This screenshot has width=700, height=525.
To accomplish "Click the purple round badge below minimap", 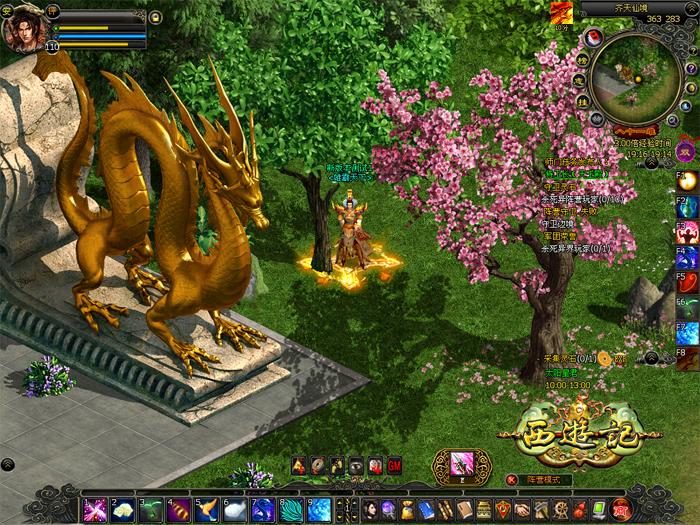I will [x=686, y=151].
